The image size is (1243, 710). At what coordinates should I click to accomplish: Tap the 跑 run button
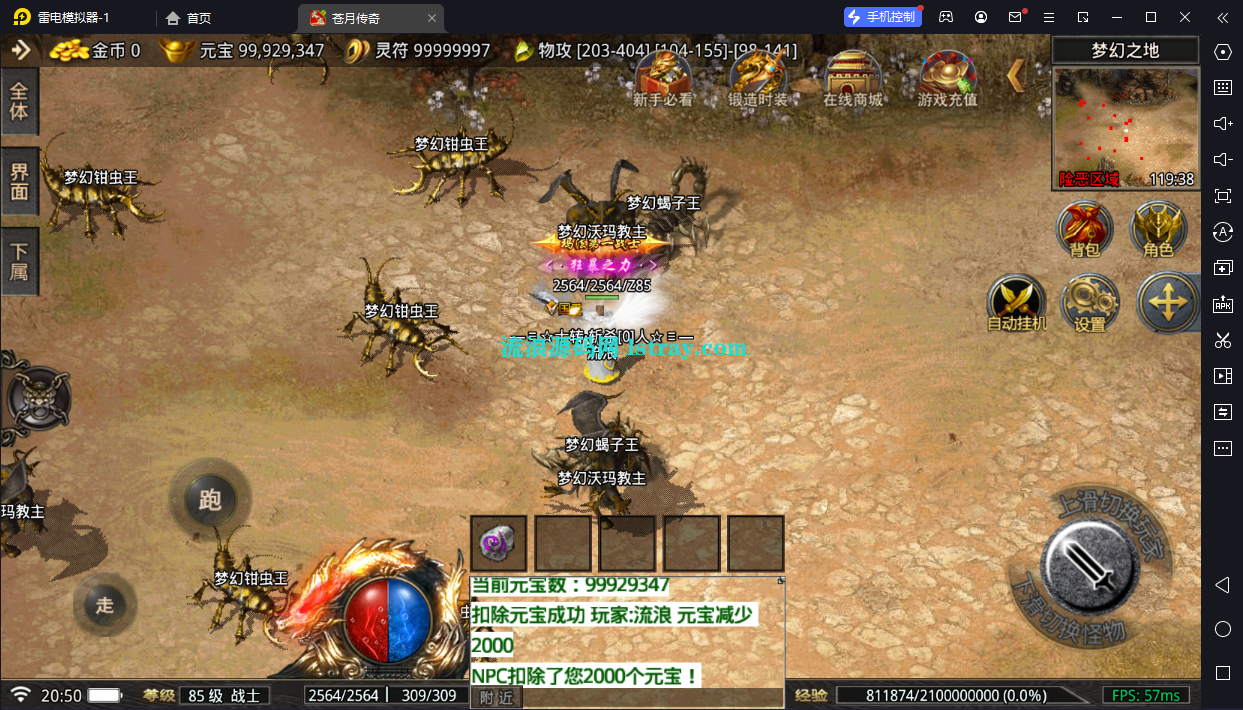209,500
